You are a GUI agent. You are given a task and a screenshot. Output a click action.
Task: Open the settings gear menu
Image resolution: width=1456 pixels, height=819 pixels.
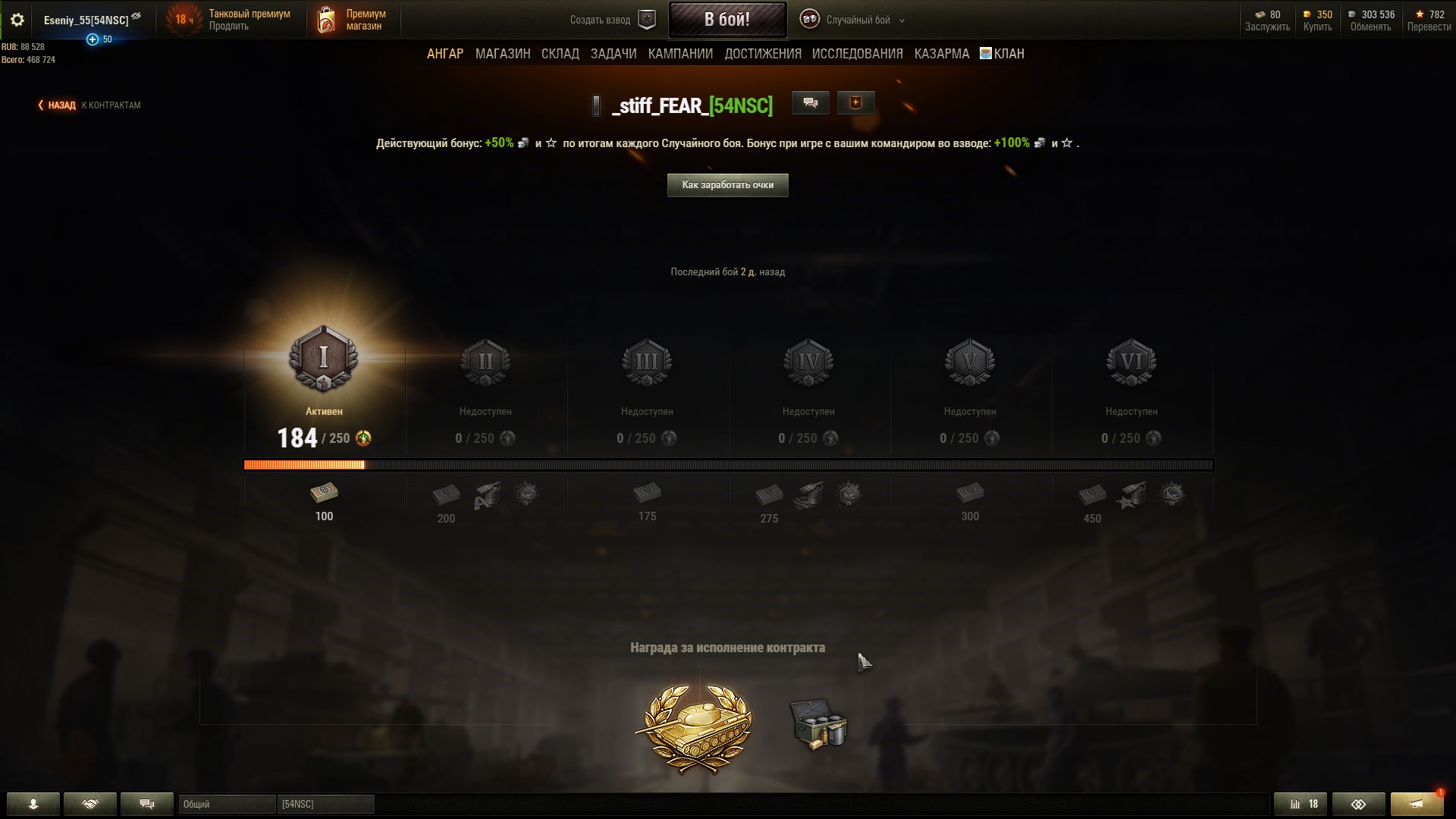pos(17,20)
